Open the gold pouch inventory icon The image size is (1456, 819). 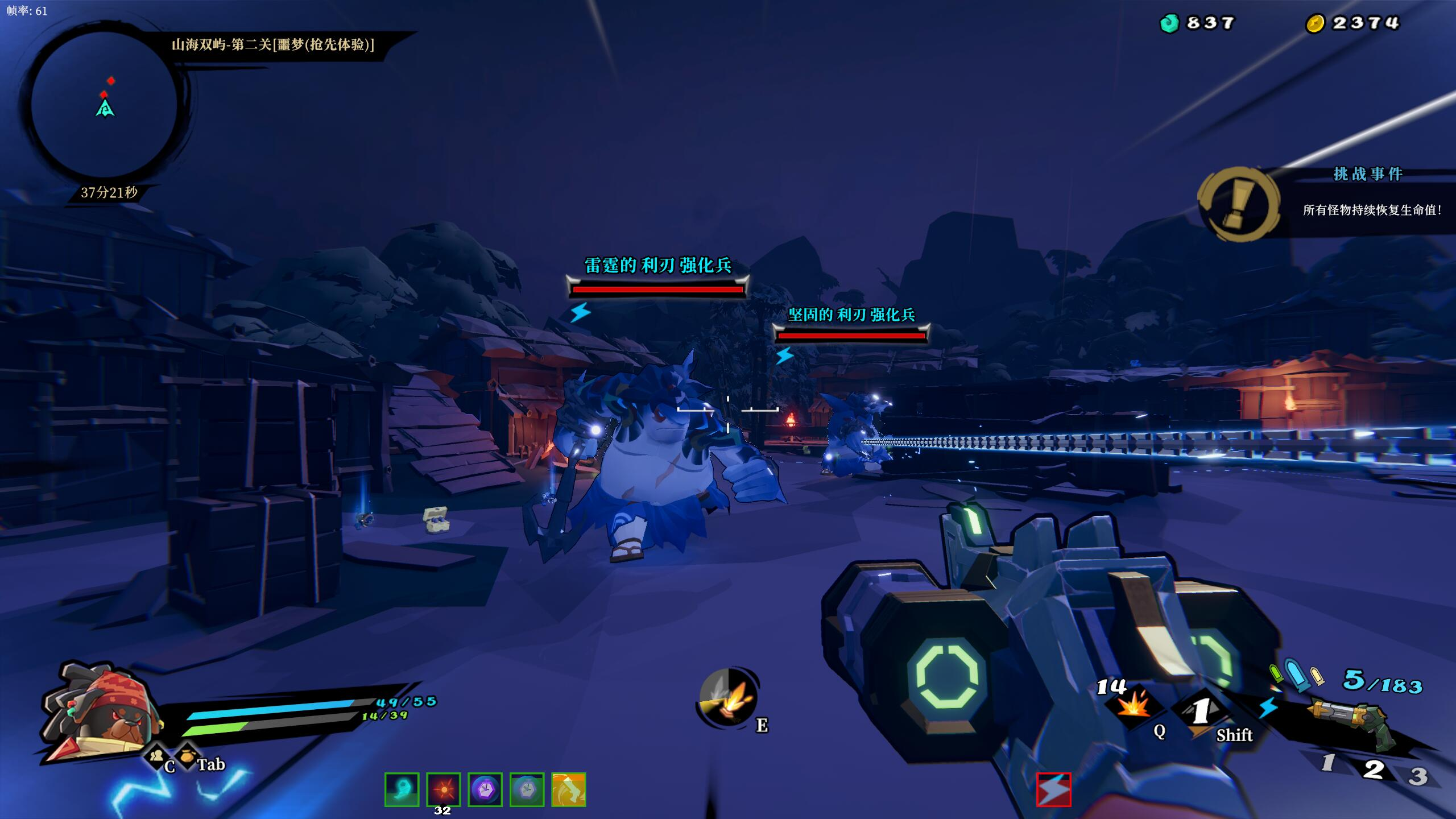point(187,756)
